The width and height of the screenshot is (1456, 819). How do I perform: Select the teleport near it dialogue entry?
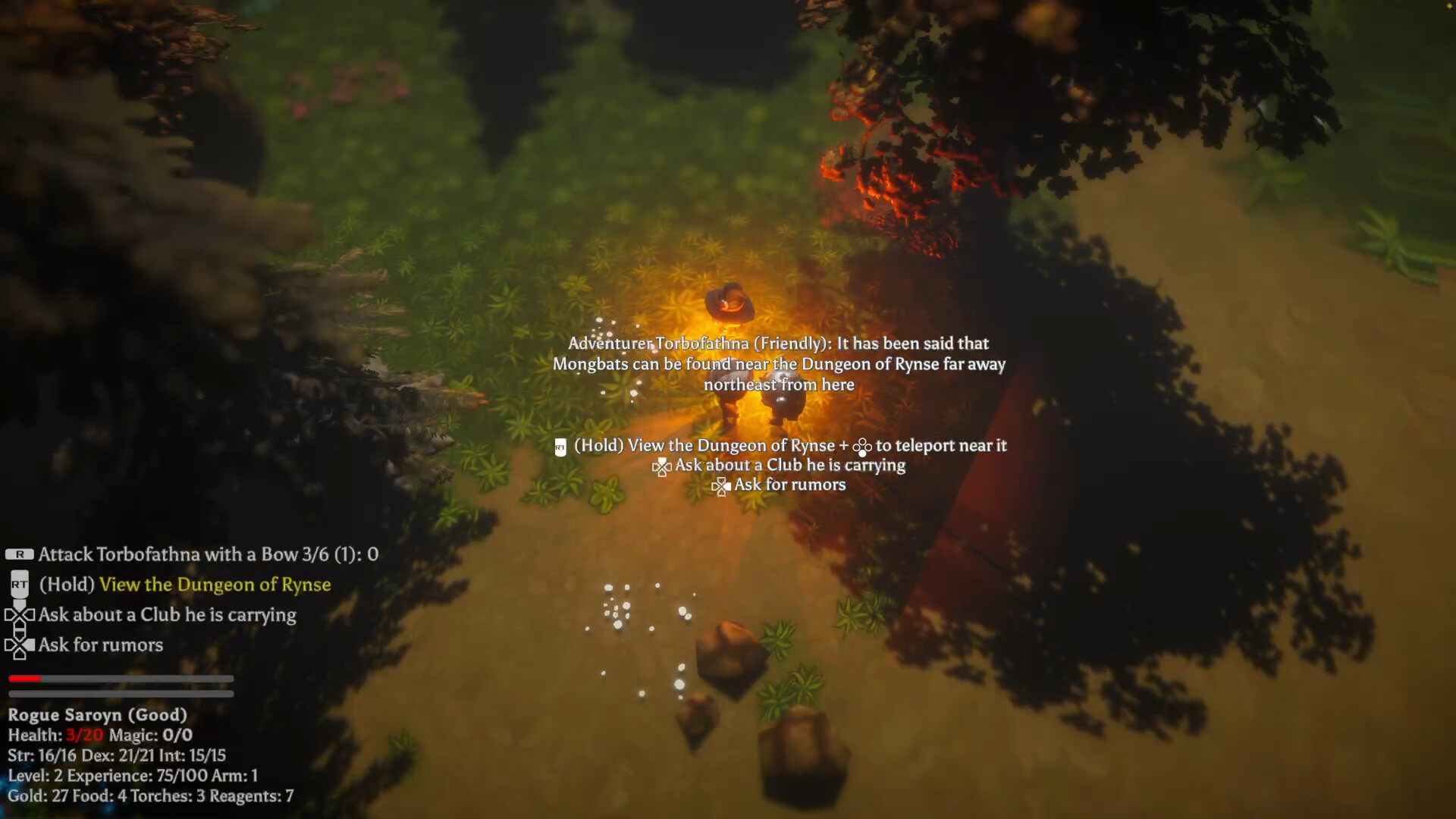pyautogui.click(x=942, y=447)
